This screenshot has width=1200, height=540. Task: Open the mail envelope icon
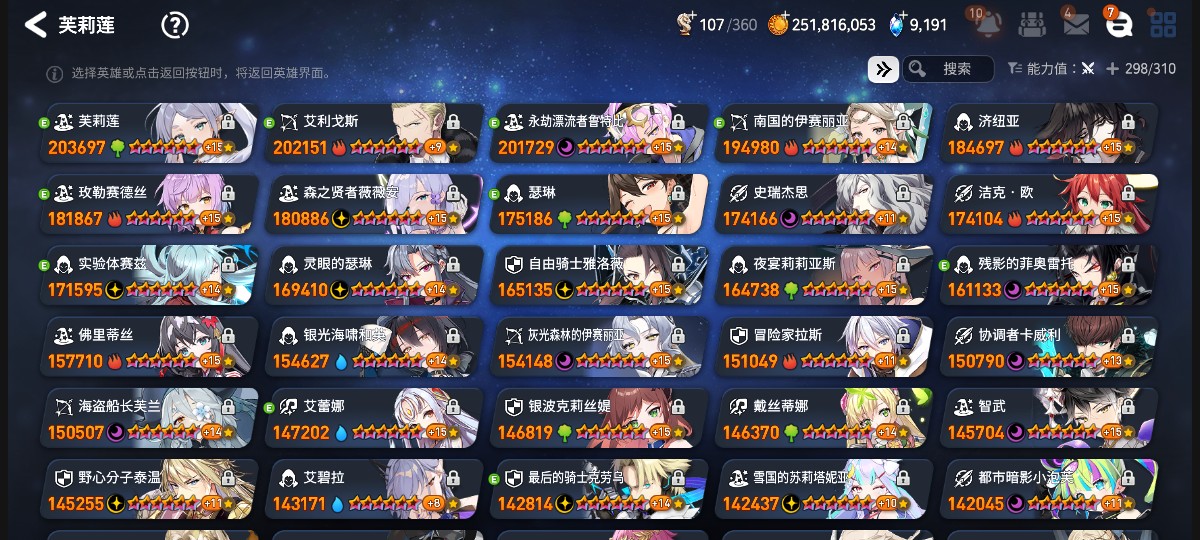(x=1076, y=25)
